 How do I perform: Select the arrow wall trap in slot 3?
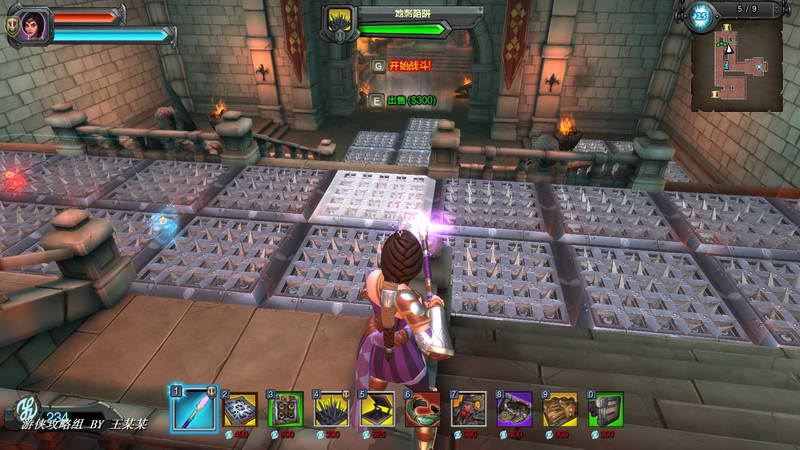[x=286, y=409]
